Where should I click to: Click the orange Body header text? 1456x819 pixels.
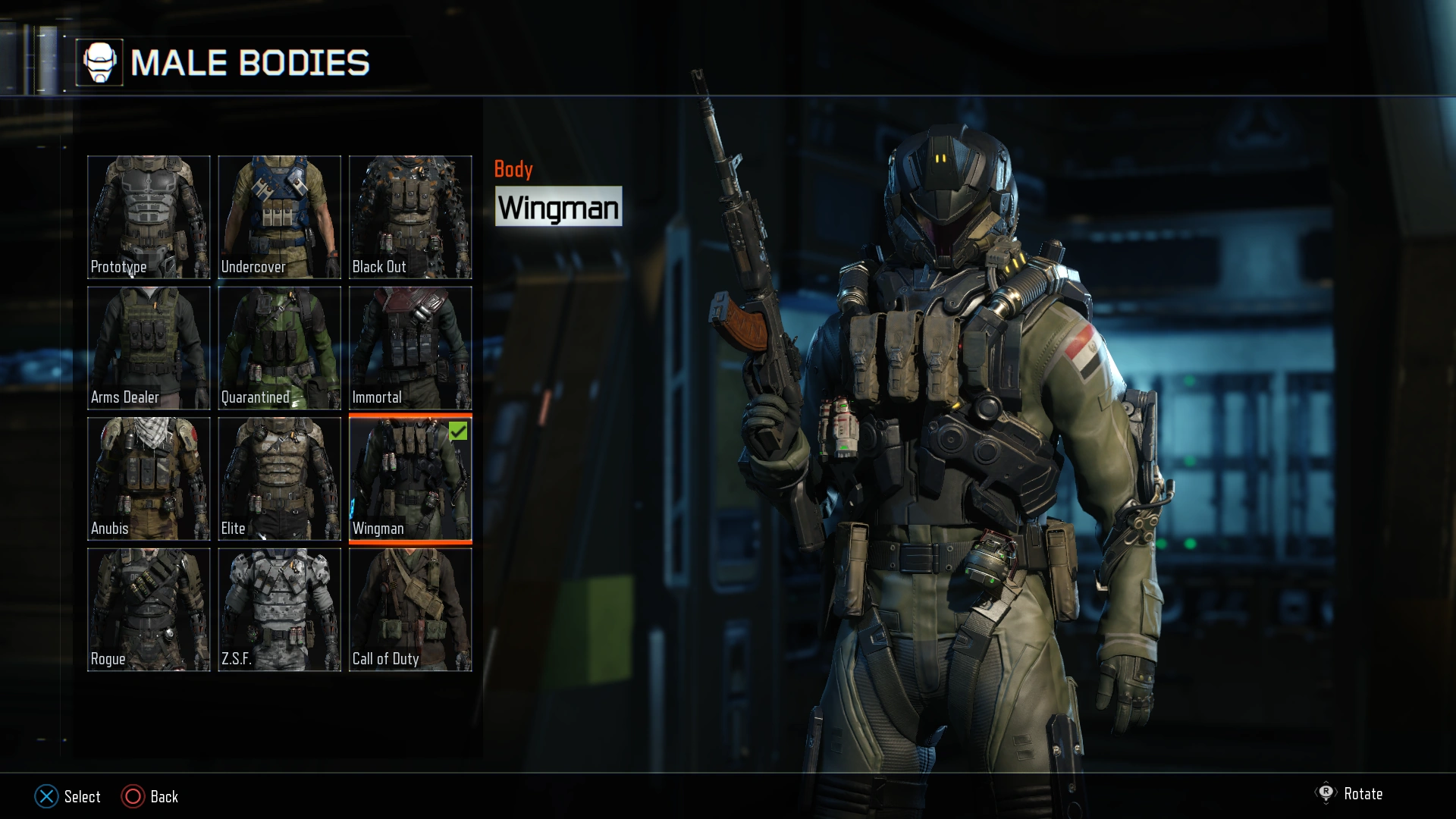514,169
